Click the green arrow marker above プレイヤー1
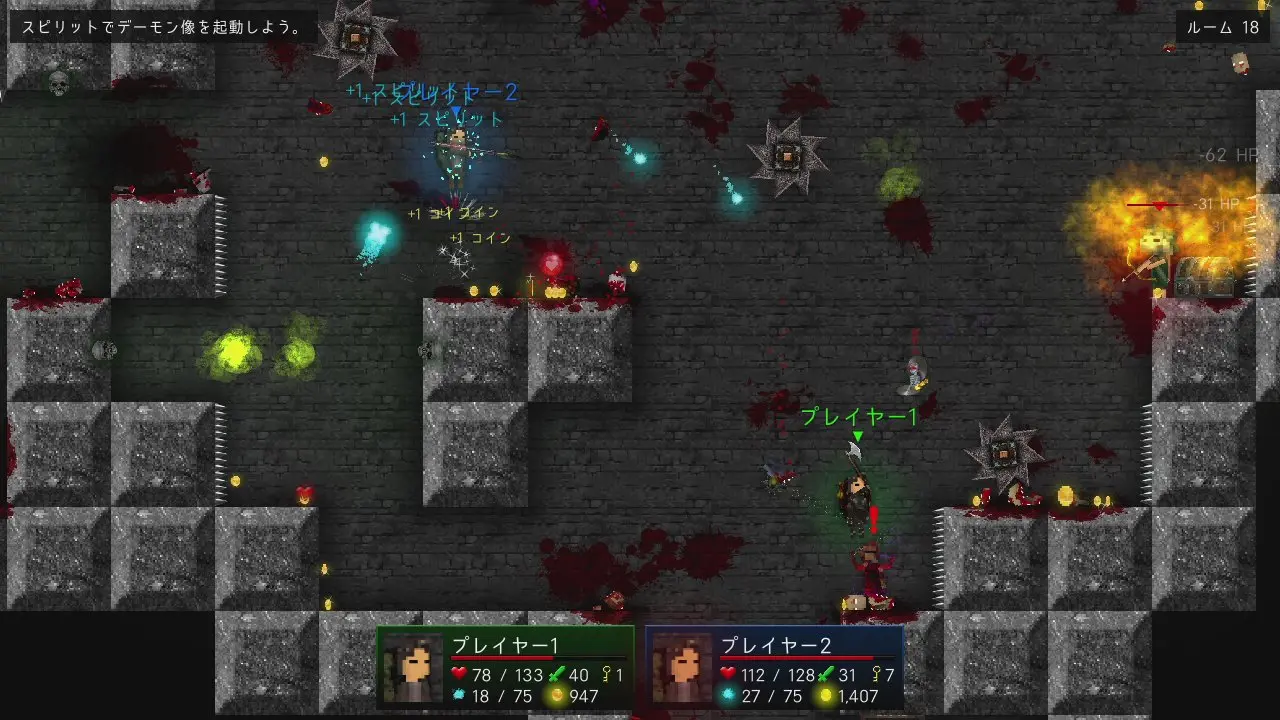1280x720 pixels. (x=857, y=436)
